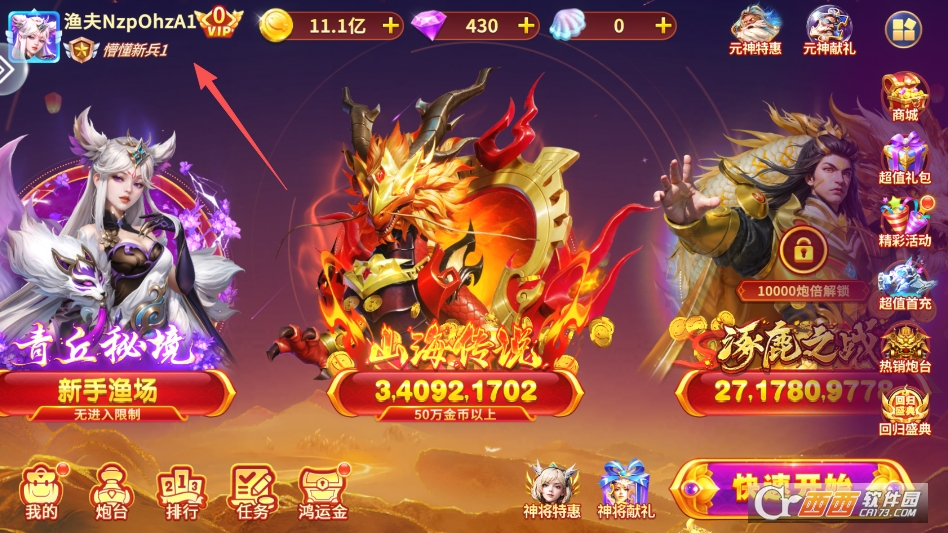Open the 超值首充 first recharge offer

coord(904,284)
